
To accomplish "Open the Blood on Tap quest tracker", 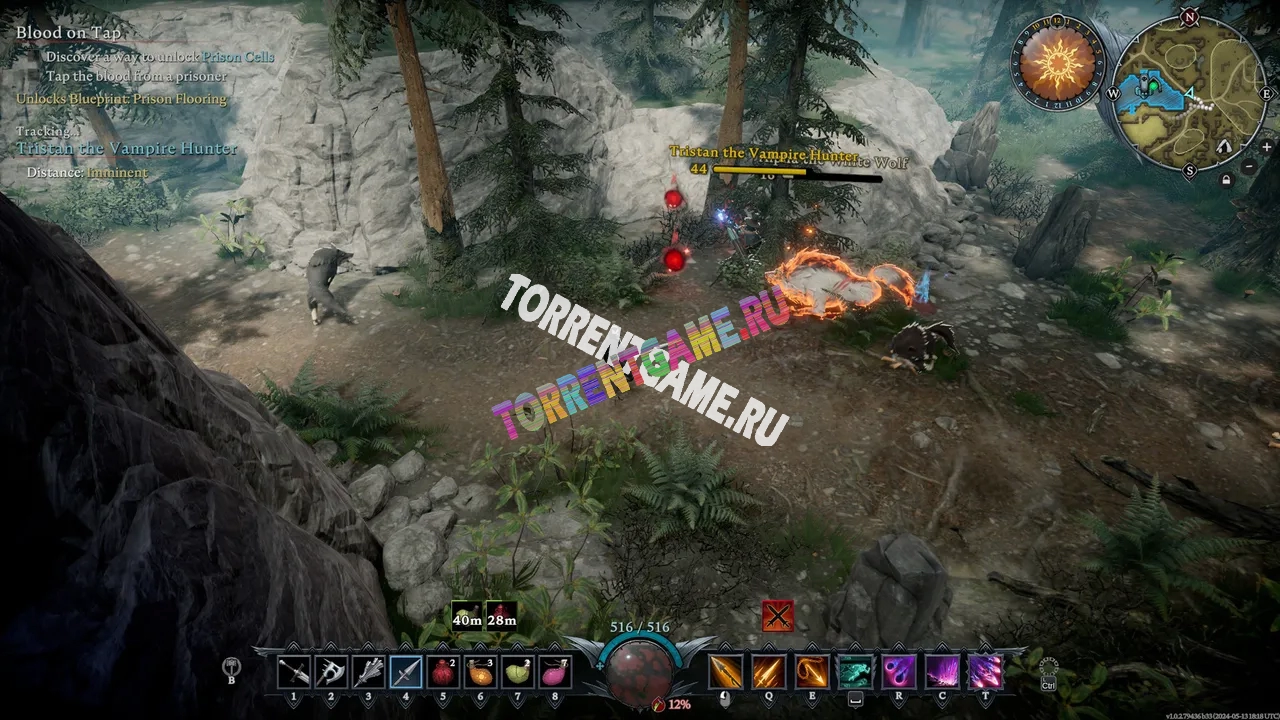I will [68, 33].
